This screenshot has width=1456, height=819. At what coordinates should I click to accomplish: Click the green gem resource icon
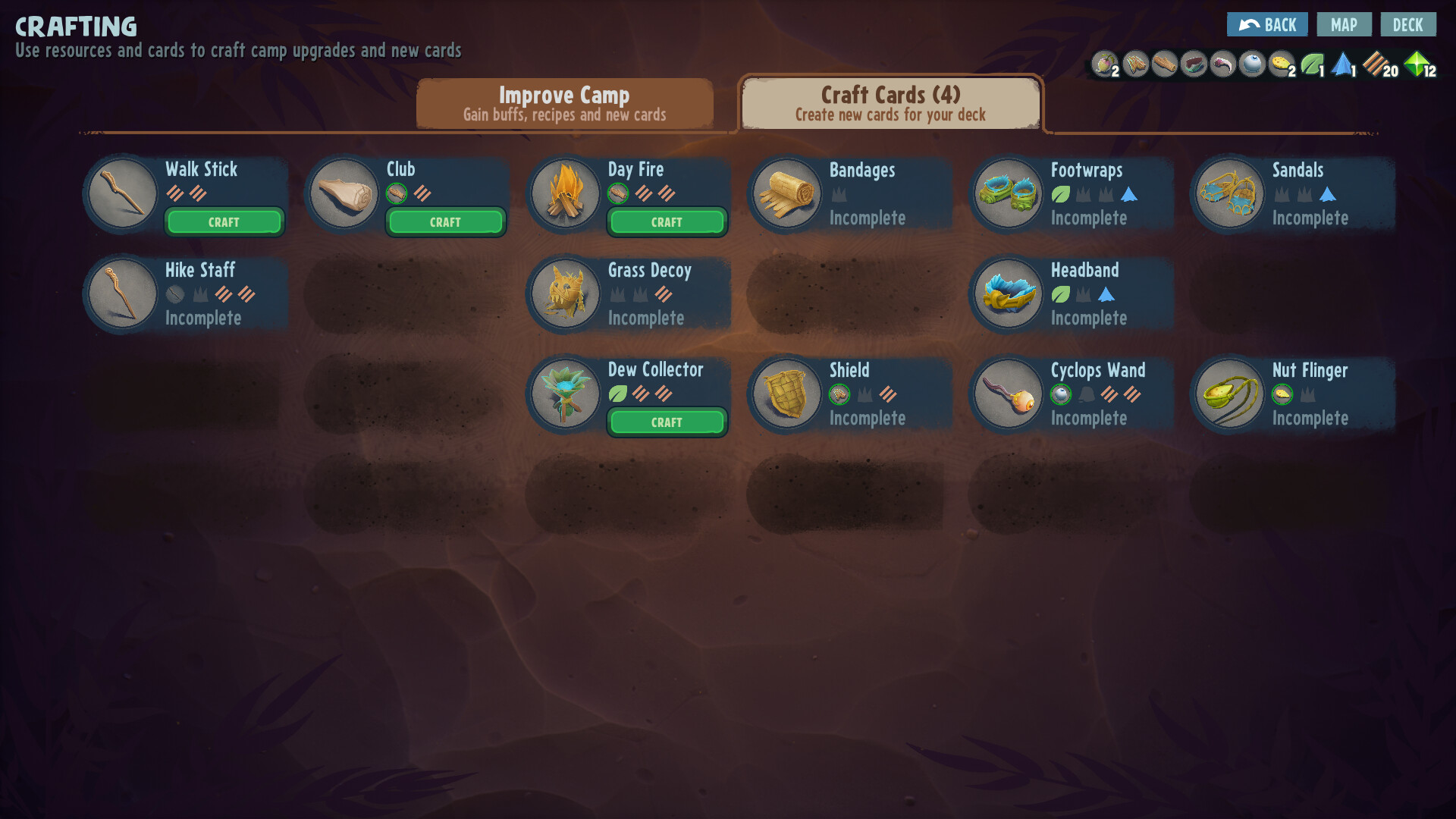pos(1416,64)
